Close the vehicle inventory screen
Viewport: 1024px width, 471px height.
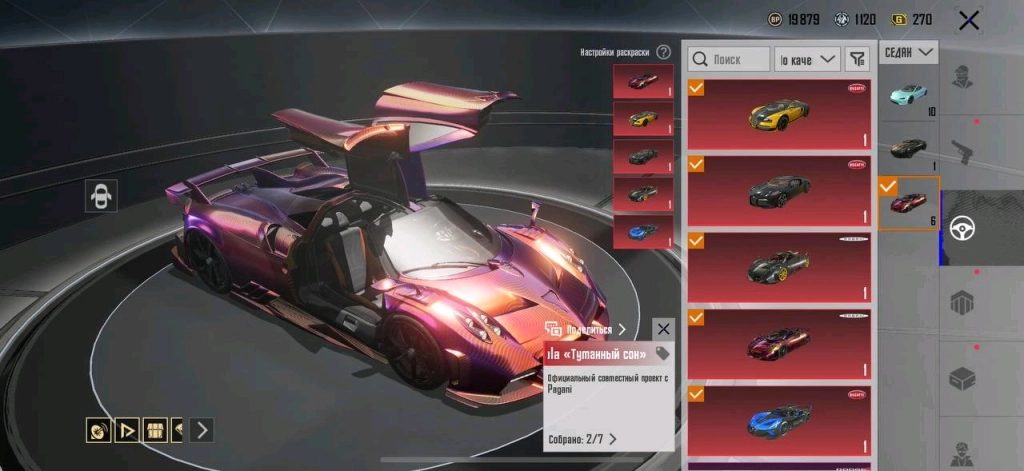pos(968,20)
